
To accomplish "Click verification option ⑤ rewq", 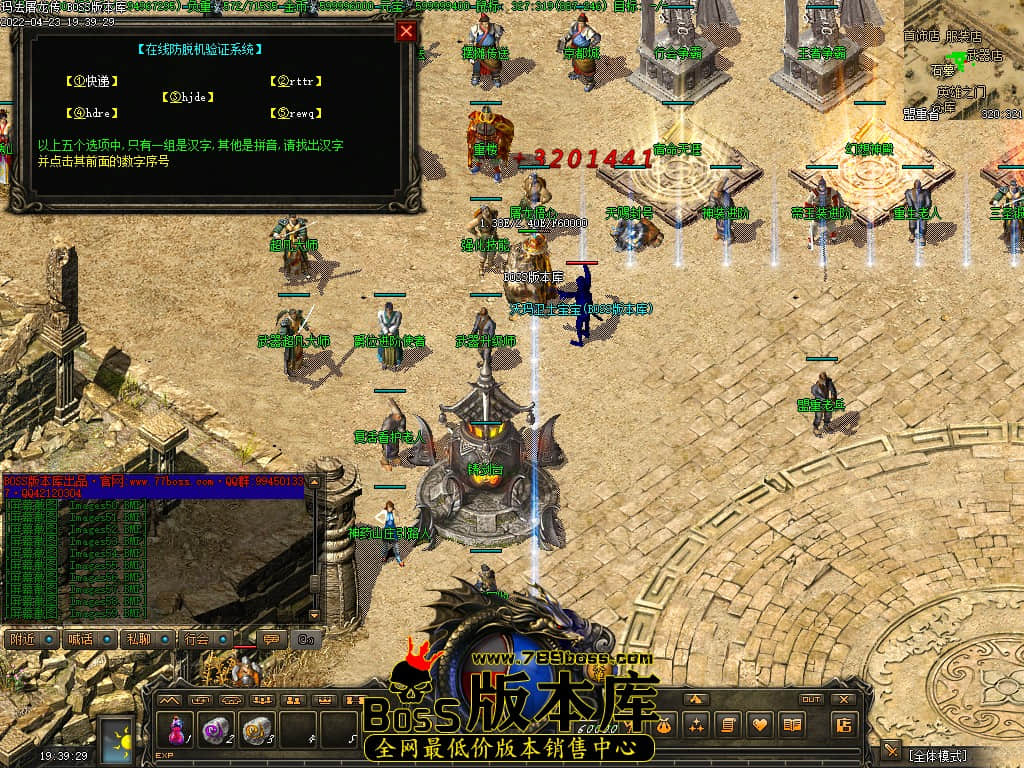I will pos(299,113).
